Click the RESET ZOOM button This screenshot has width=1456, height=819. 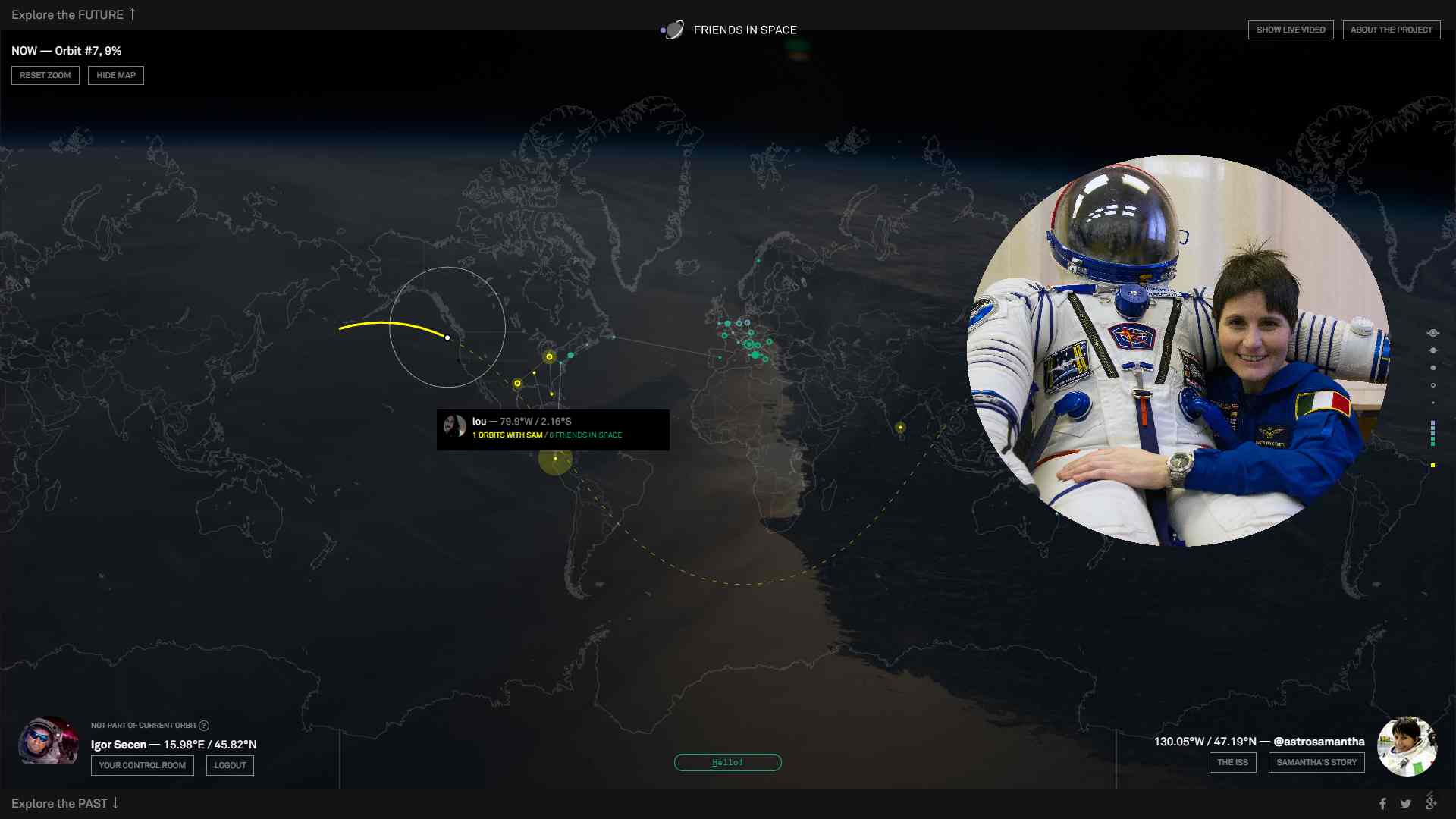pyautogui.click(x=45, y=75)
